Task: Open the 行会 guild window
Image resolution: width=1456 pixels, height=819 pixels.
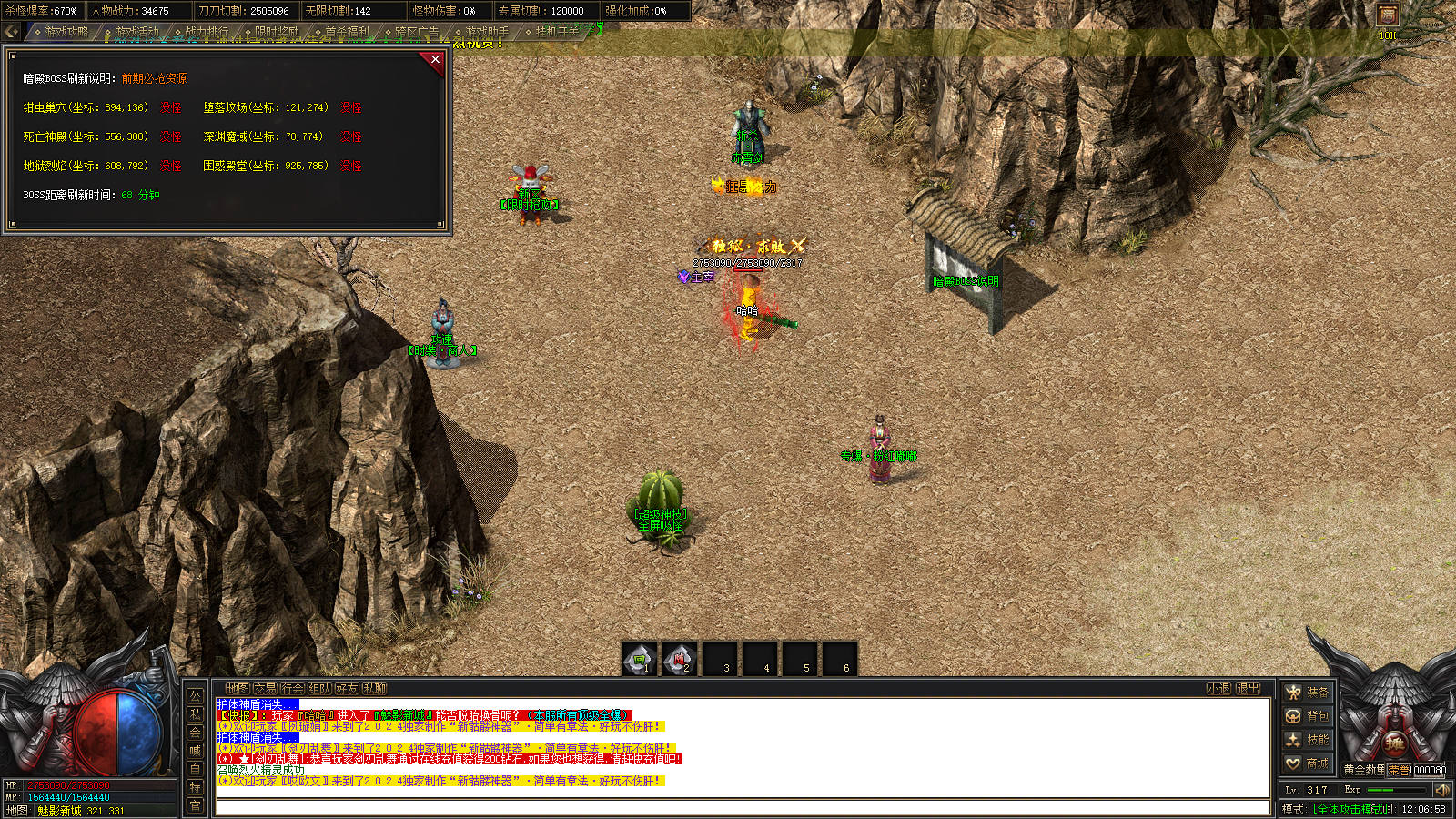Action: tap(292, 689)
